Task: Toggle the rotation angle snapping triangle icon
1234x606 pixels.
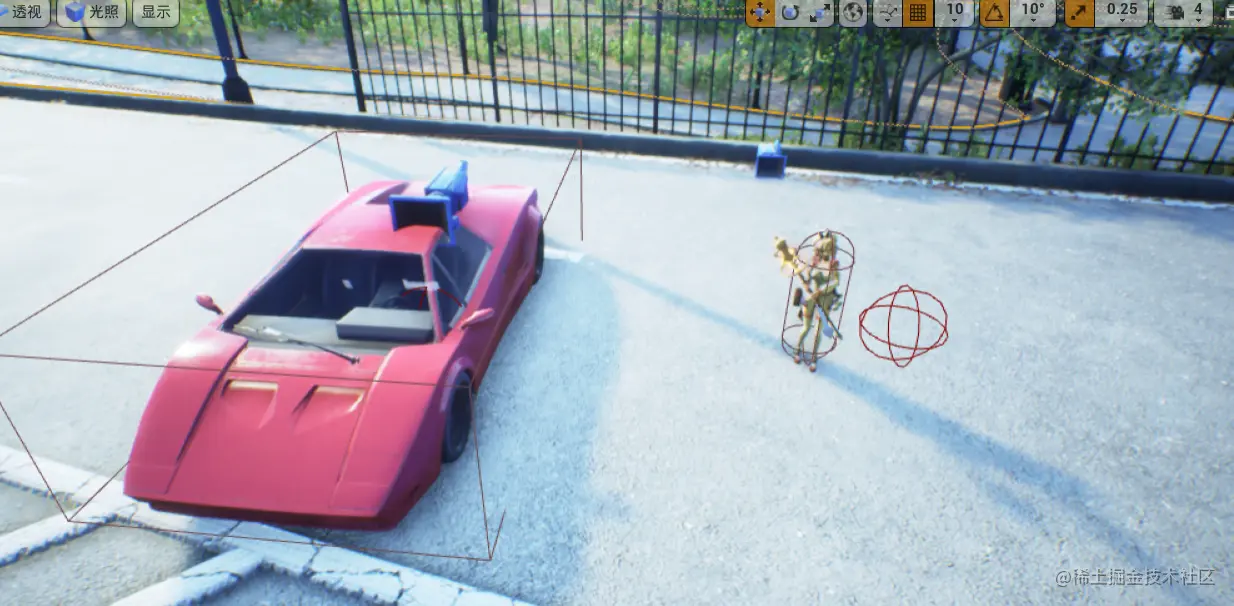Action: (994, 12)
